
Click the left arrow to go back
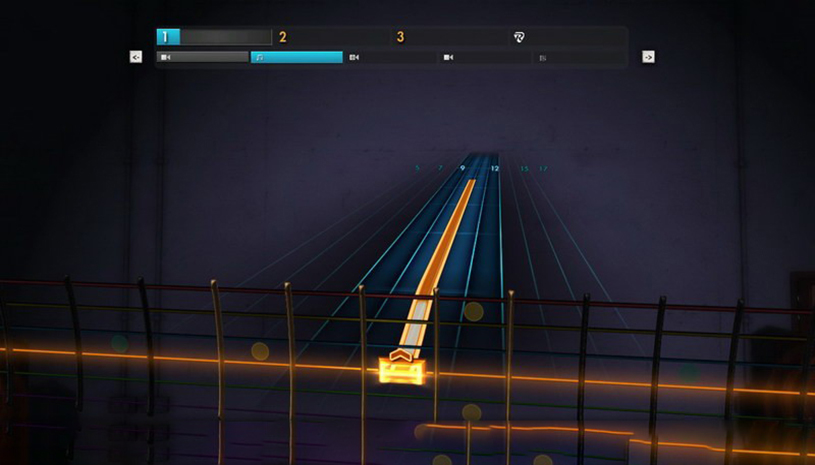[x=136, y=57]
